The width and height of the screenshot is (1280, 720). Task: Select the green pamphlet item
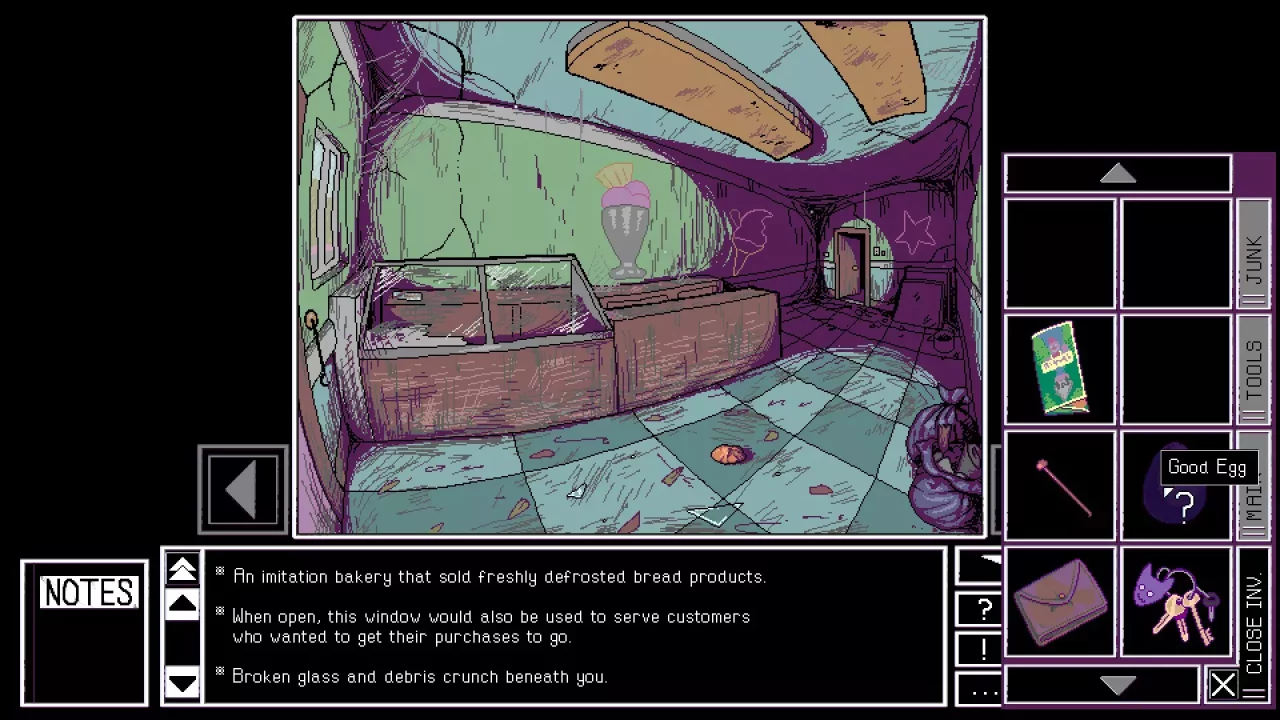point(1060,369)
